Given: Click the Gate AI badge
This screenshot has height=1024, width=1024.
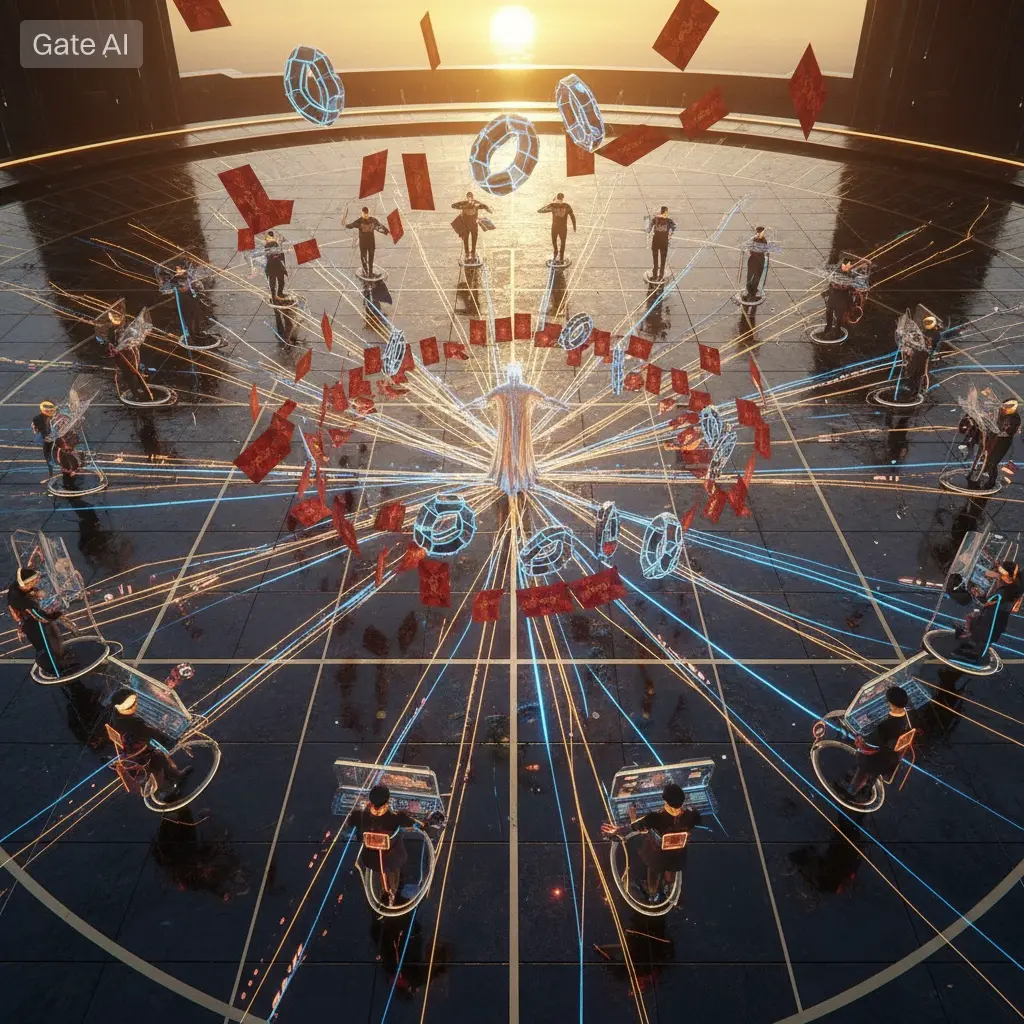Looking at the screenshot, I should coord(81,44).
